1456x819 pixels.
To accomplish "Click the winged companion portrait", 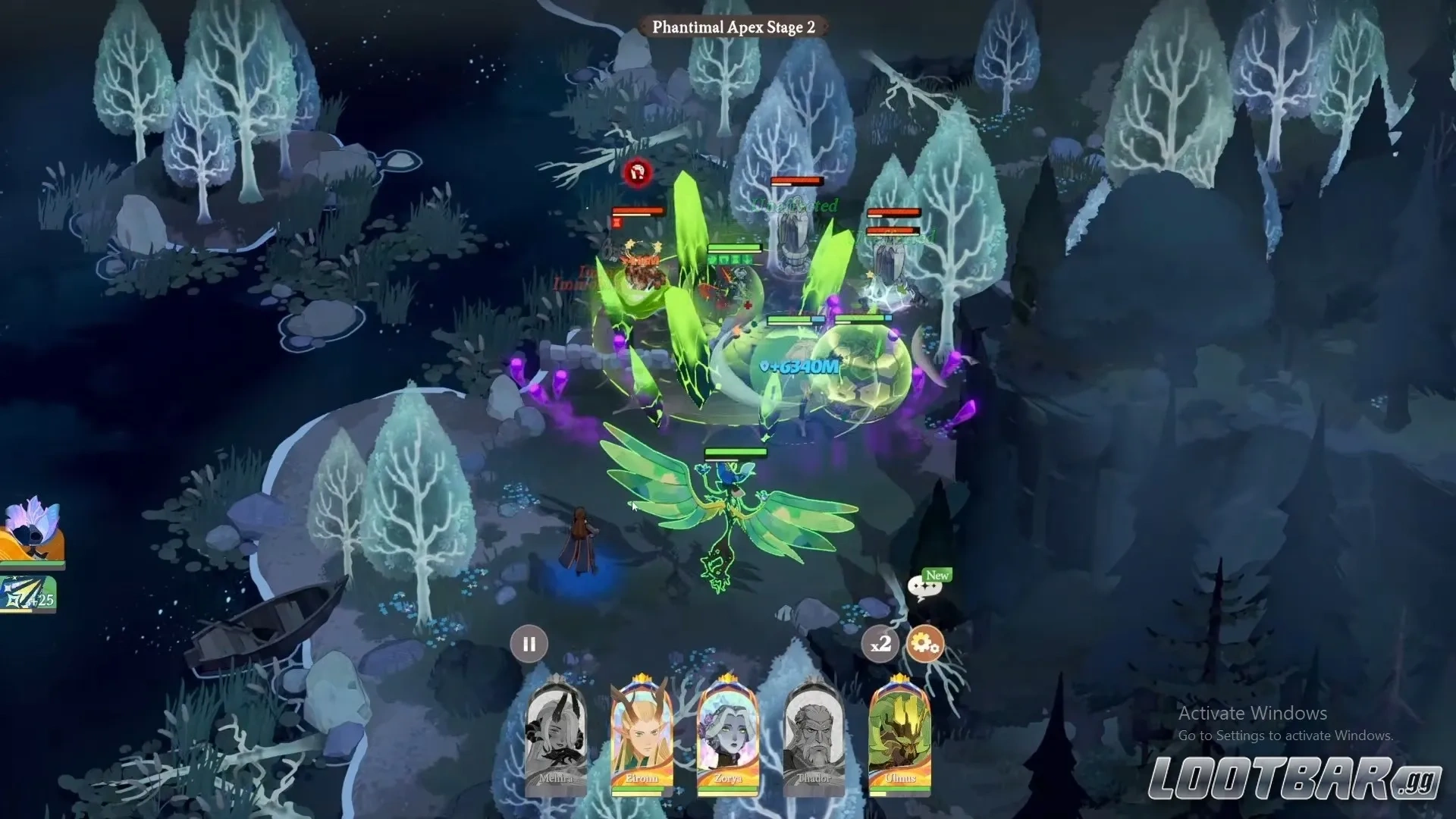I will 32,532.
